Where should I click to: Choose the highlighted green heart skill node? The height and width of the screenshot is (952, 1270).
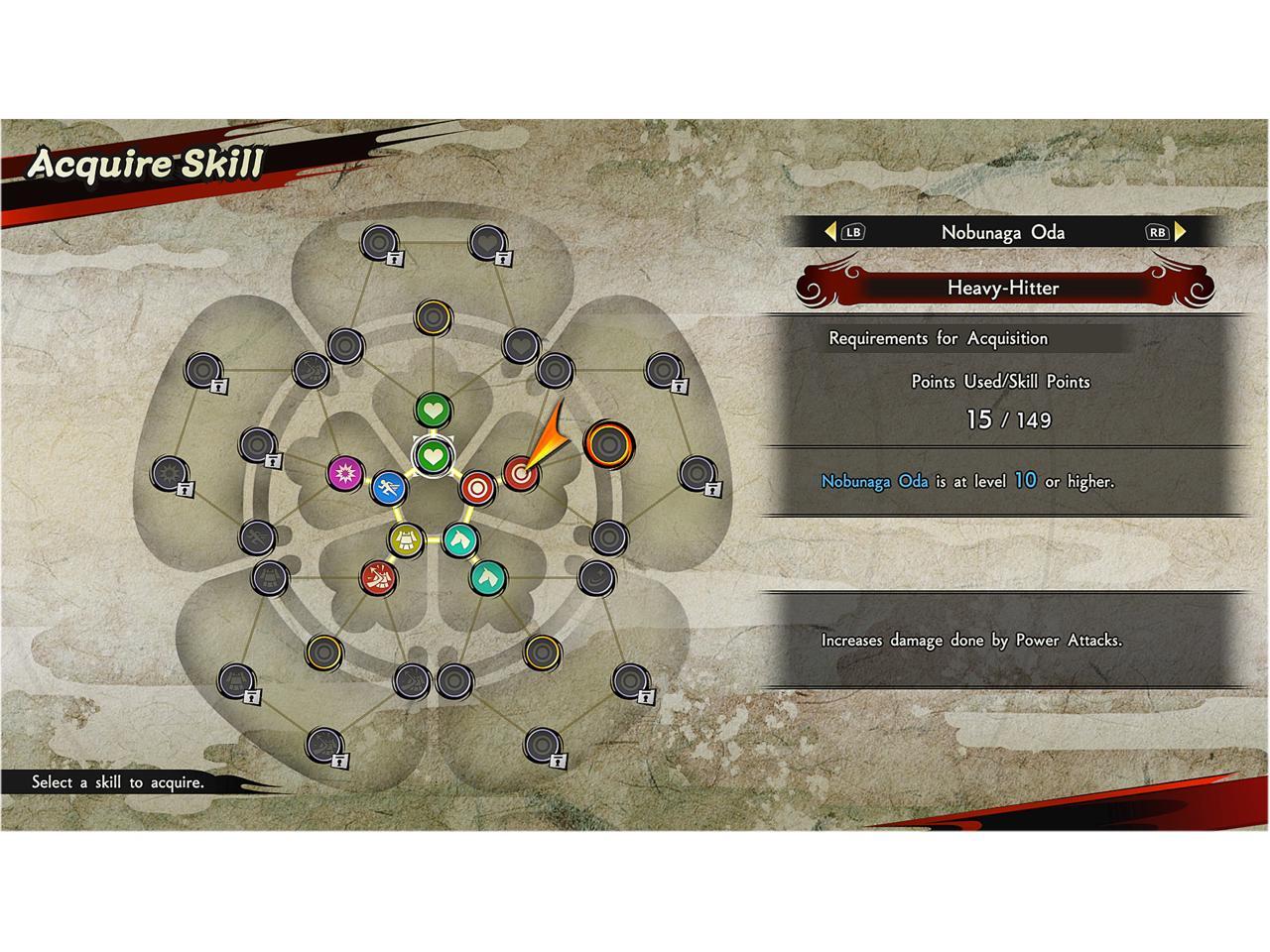coord(433,456)
